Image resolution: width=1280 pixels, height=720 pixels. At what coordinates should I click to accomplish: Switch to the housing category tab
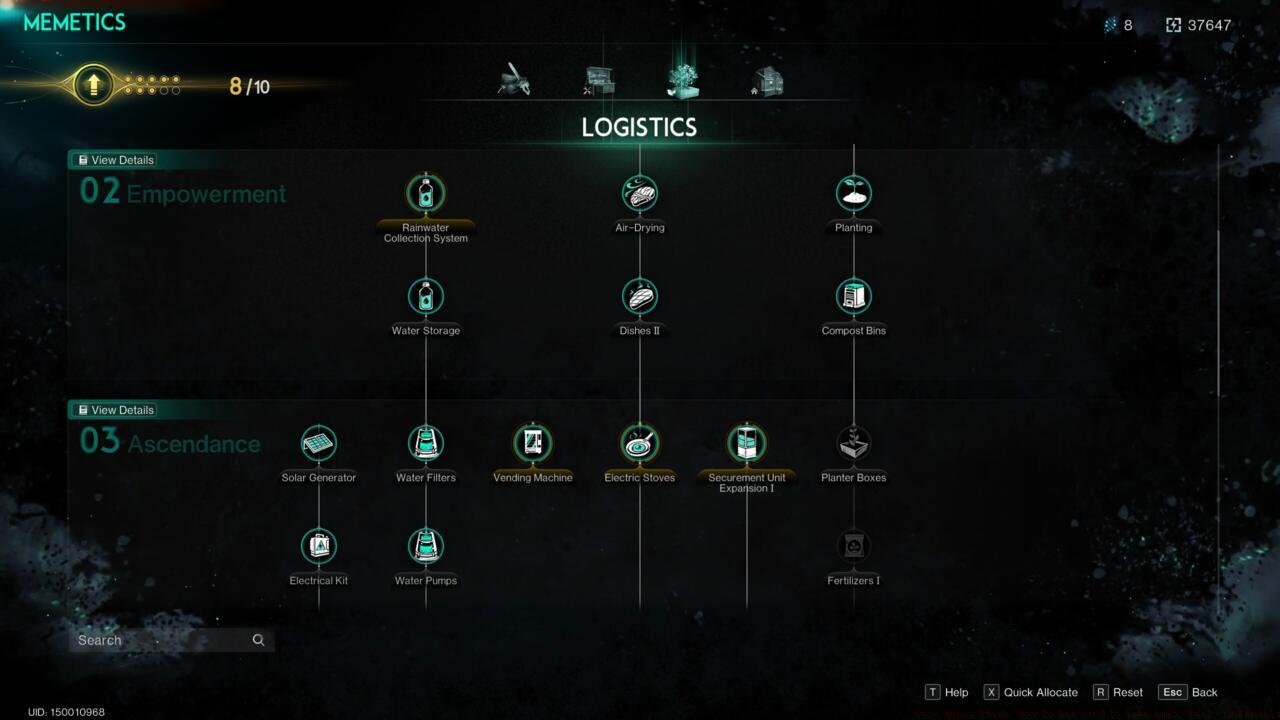(768, 80)
